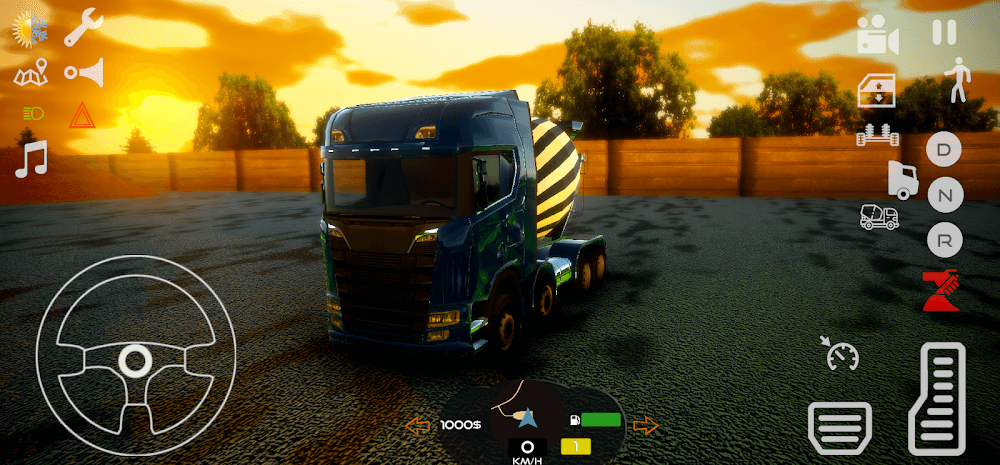
Task: Shift into Neutral gear (N)
Action: click(944, 195)
